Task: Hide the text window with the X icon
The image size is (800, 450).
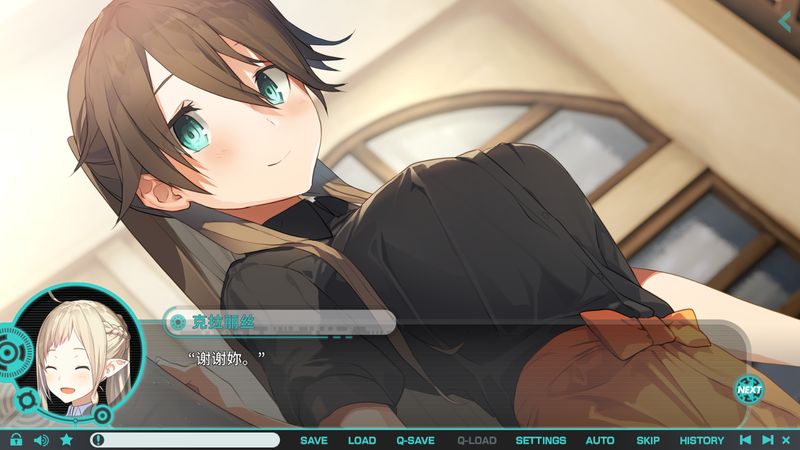Action: [x=785, y=440]
